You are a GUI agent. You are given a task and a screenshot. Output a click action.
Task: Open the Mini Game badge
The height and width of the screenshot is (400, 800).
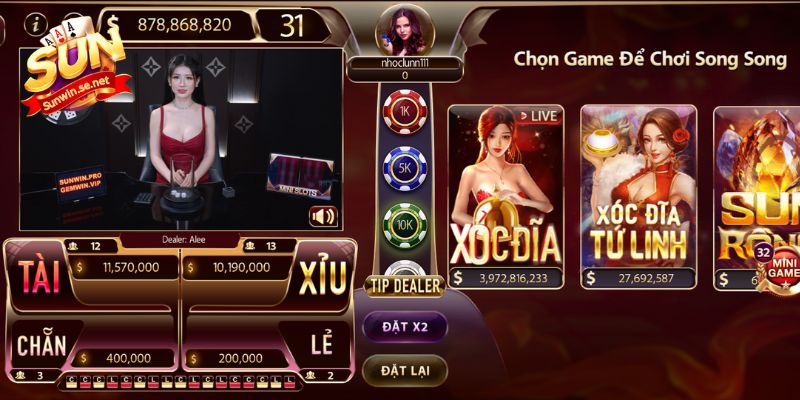pos(780,262)
